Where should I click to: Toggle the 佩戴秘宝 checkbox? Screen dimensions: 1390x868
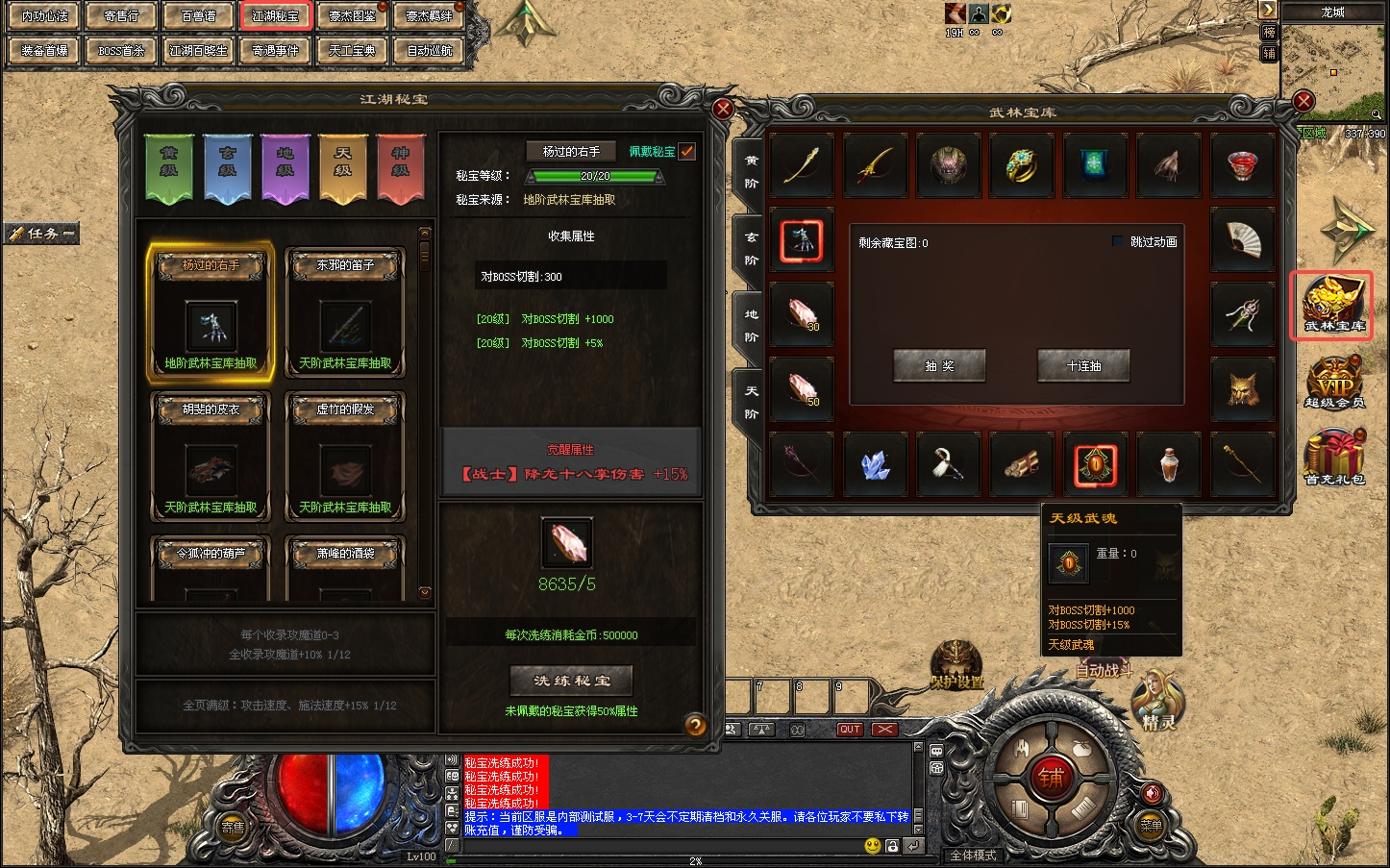[x=686, y=151]
